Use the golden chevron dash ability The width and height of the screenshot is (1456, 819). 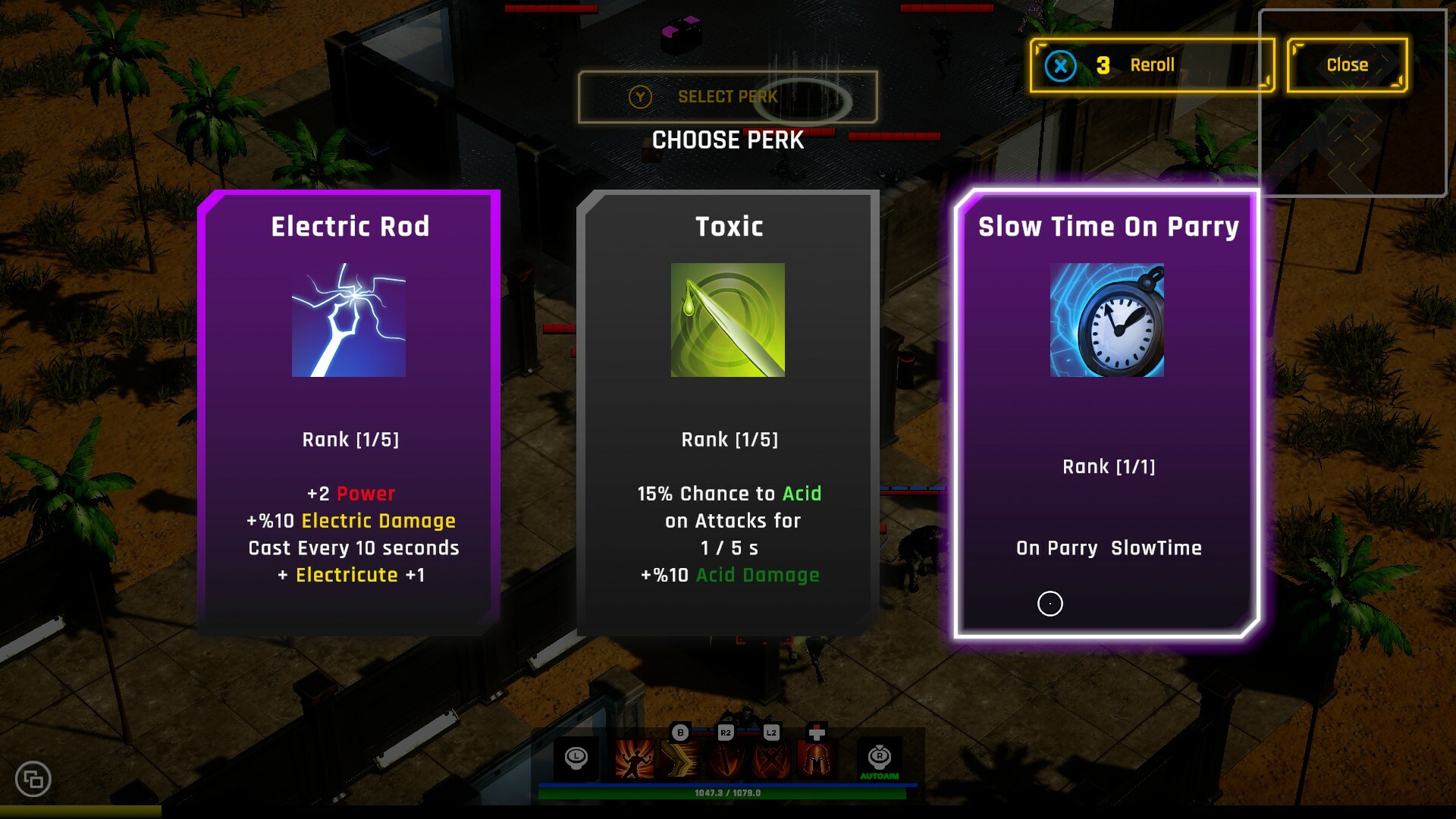680,758
